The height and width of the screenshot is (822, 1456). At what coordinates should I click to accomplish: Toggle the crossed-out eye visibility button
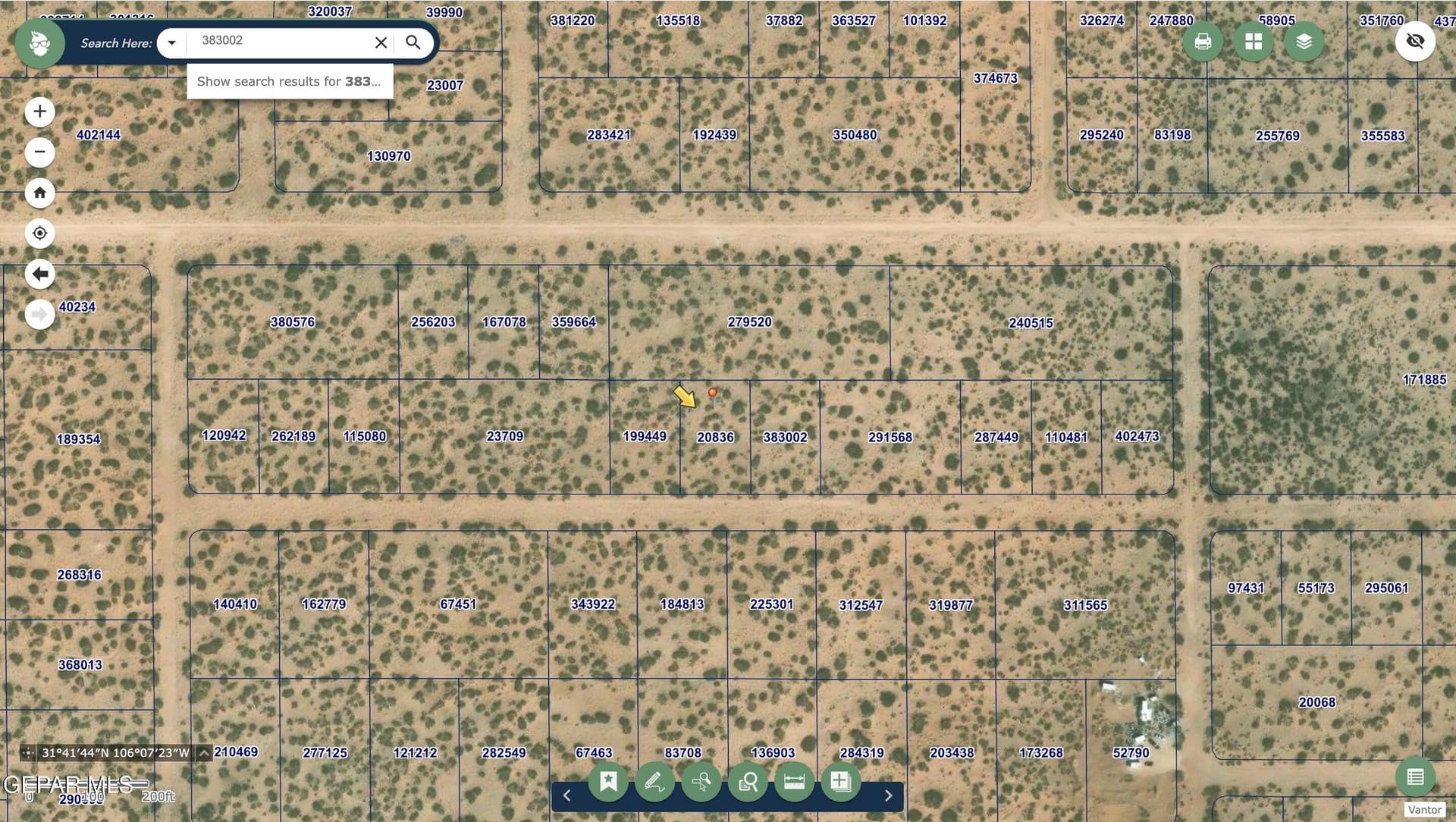[1415, 41]
